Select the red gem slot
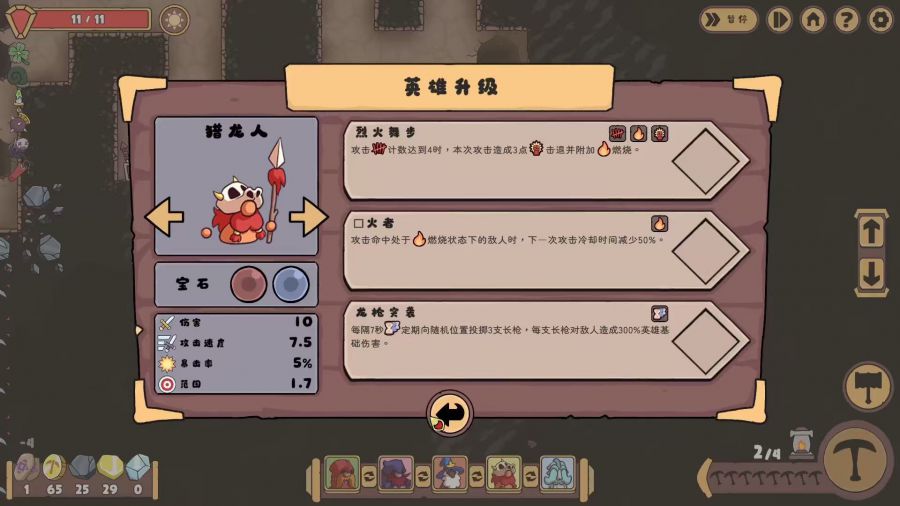Image resolution: width=900 pixels, height=506 pixels. [x=249, y=284]
